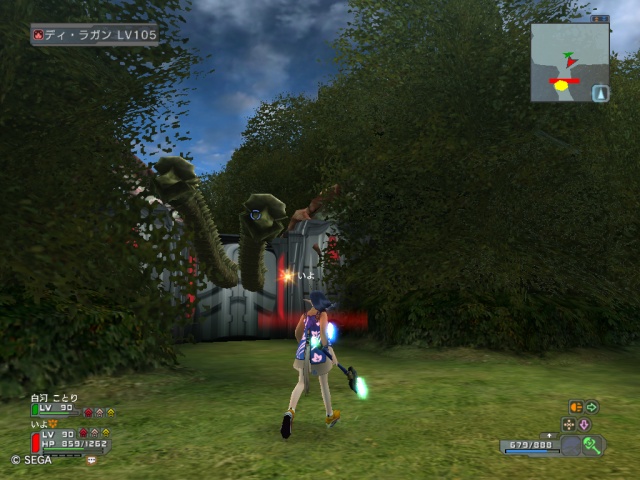Select the green wand weapon slot

[591, 445]
